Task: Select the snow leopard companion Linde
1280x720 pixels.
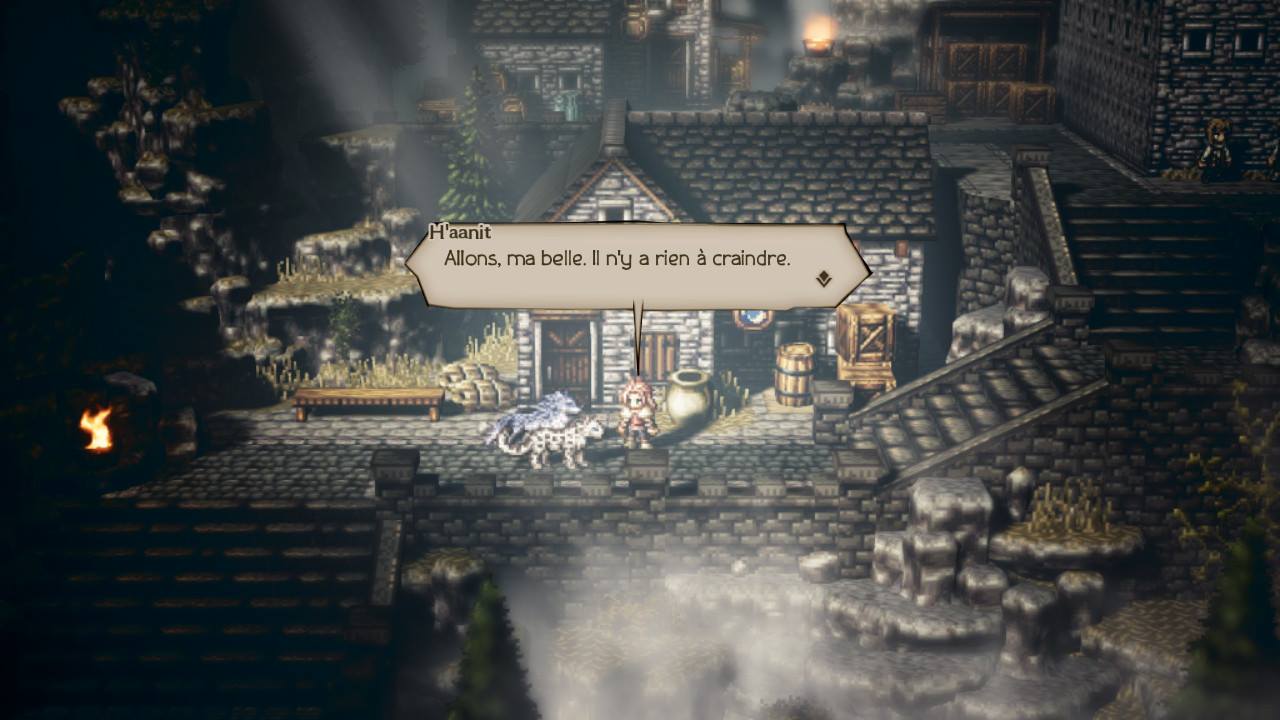Action: (545, 430)
